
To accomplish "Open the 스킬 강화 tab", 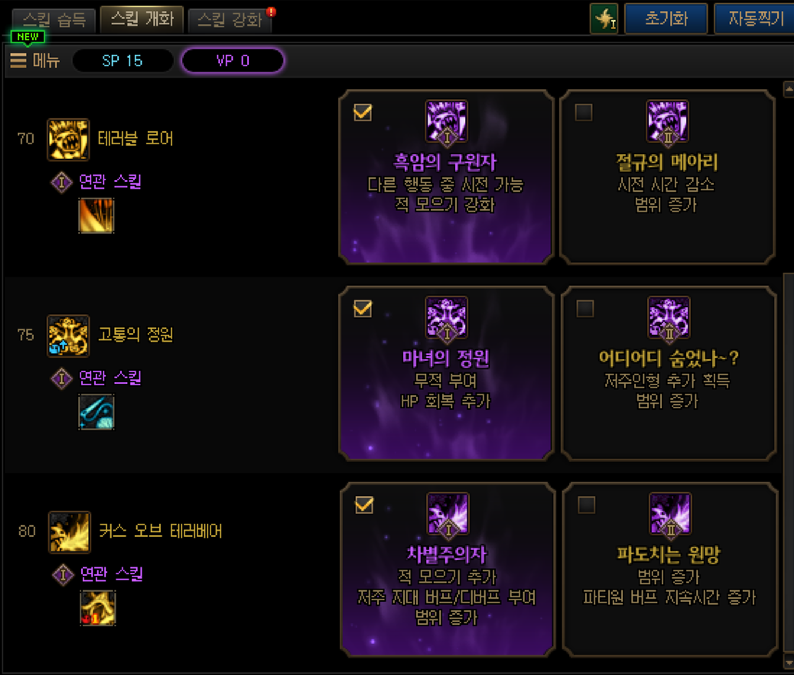I will 229,19.
